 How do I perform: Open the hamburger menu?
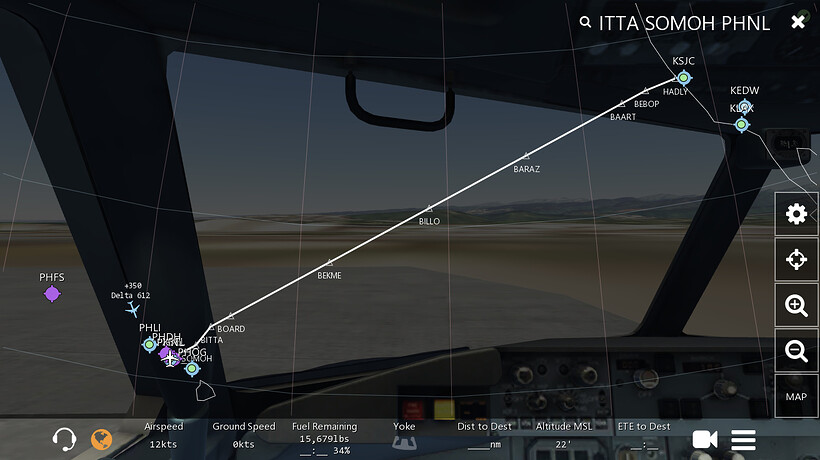pos(743,439)
